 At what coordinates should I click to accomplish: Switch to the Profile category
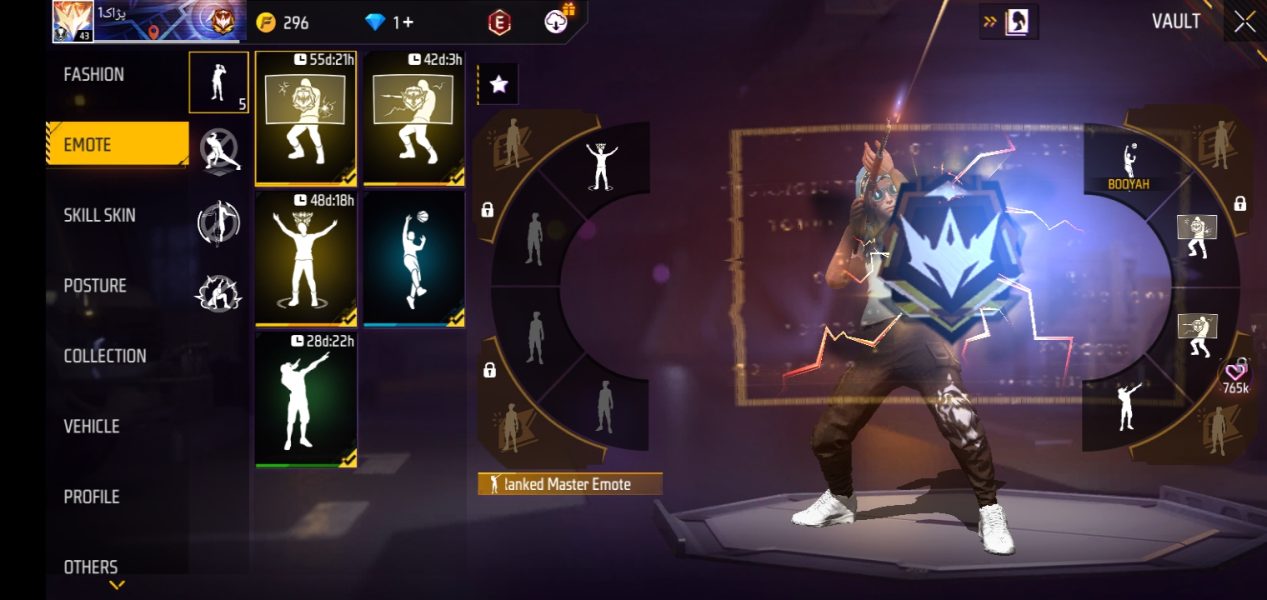(92, 497)
